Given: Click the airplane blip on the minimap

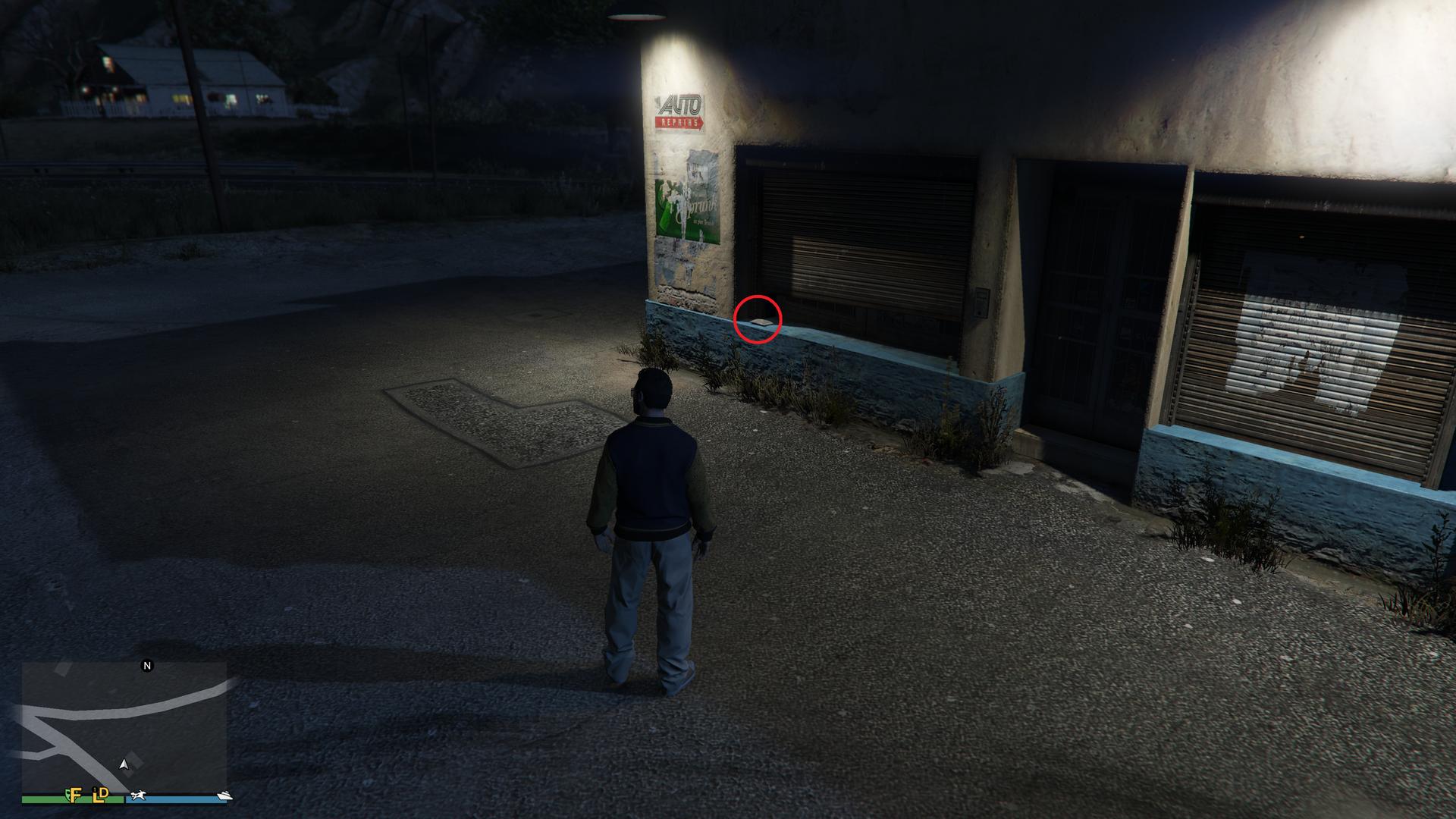Looking at the screenshot, I should coord(138,796).
